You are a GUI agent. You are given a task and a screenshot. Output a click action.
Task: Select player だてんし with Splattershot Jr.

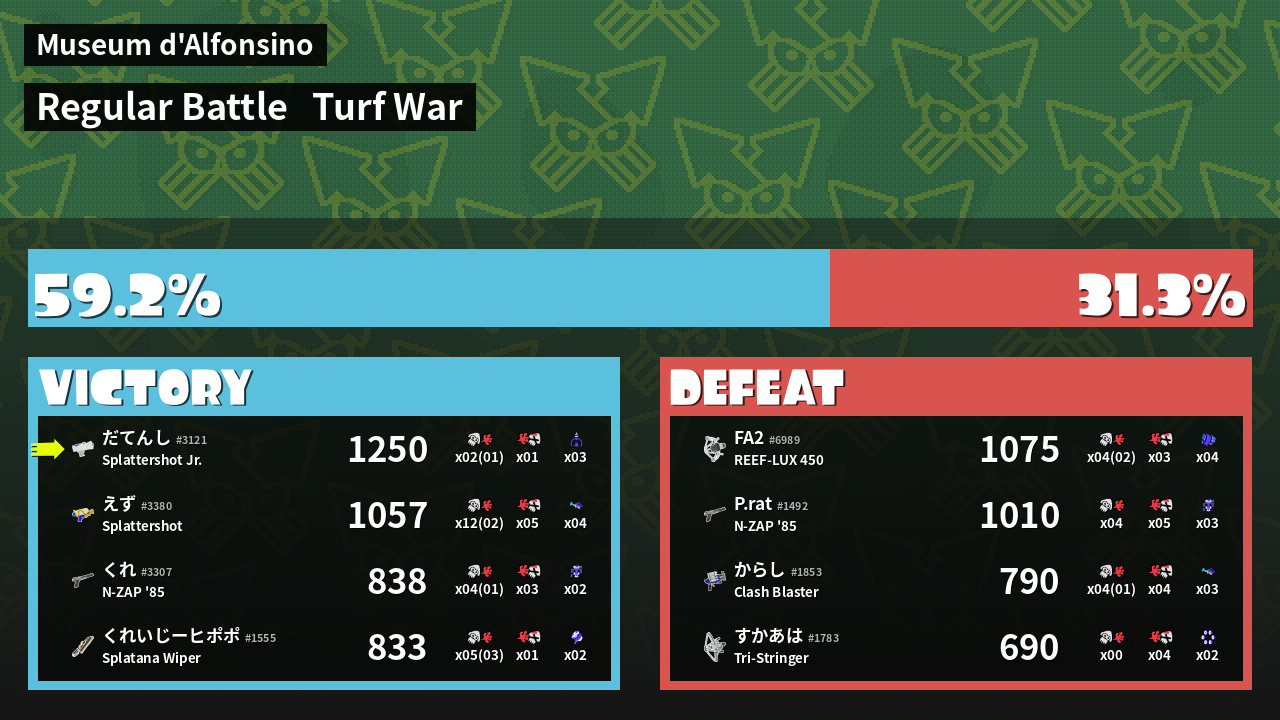[x=324, y=449]
